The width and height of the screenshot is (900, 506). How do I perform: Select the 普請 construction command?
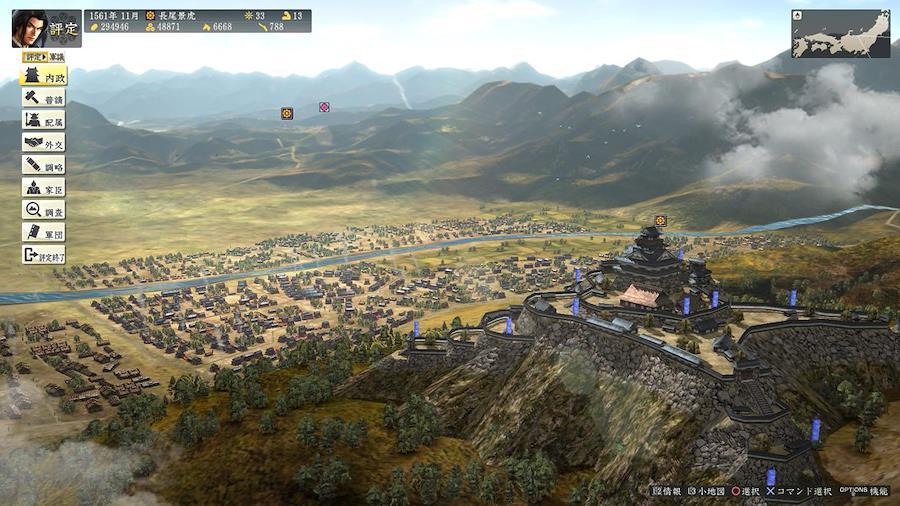pyautogui.click(x=43, y=99)
